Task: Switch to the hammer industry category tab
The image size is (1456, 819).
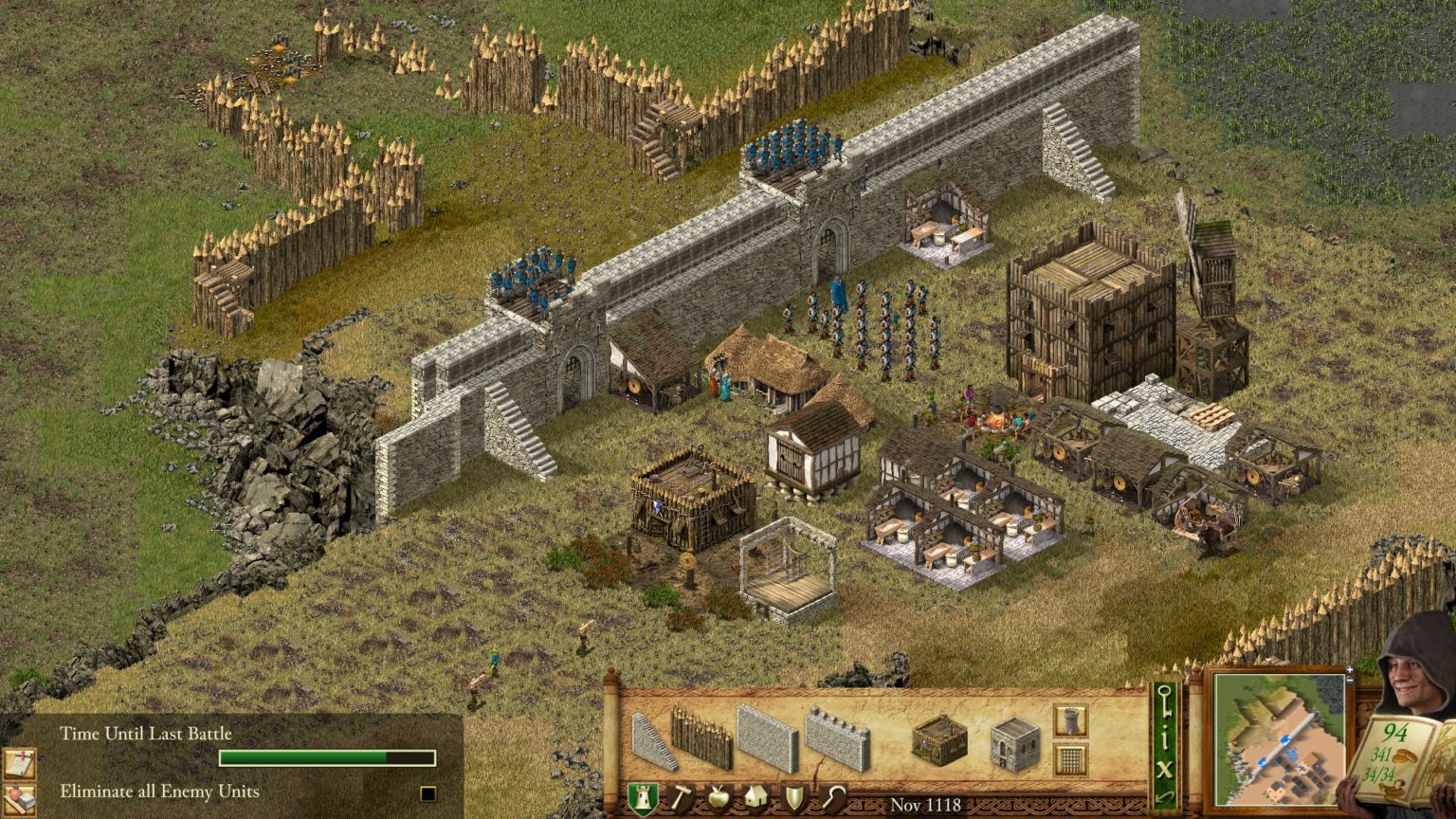Action: tap(680, 795)
